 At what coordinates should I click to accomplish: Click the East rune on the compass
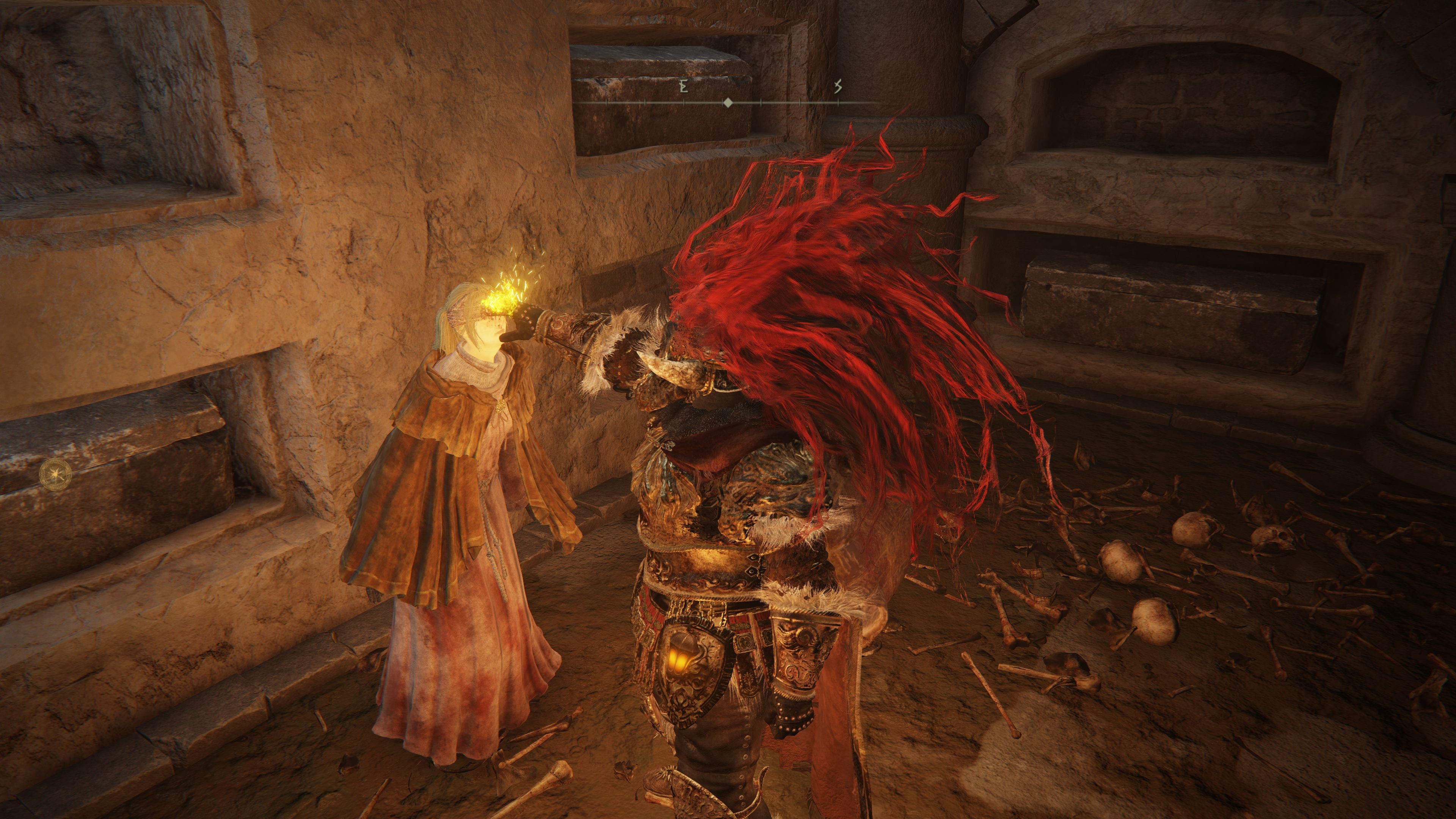[683, 86]
